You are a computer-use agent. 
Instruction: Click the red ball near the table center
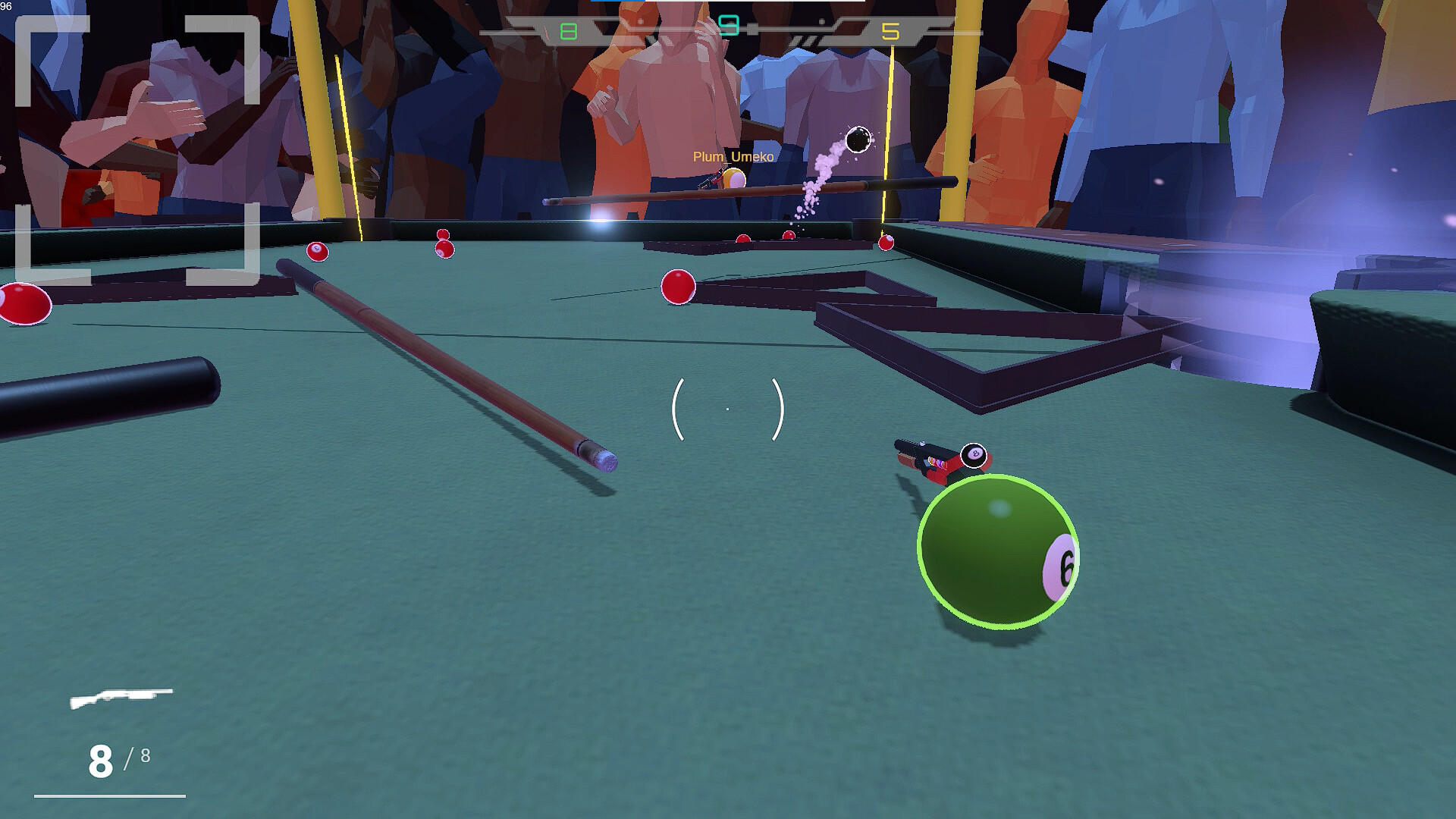677,287
